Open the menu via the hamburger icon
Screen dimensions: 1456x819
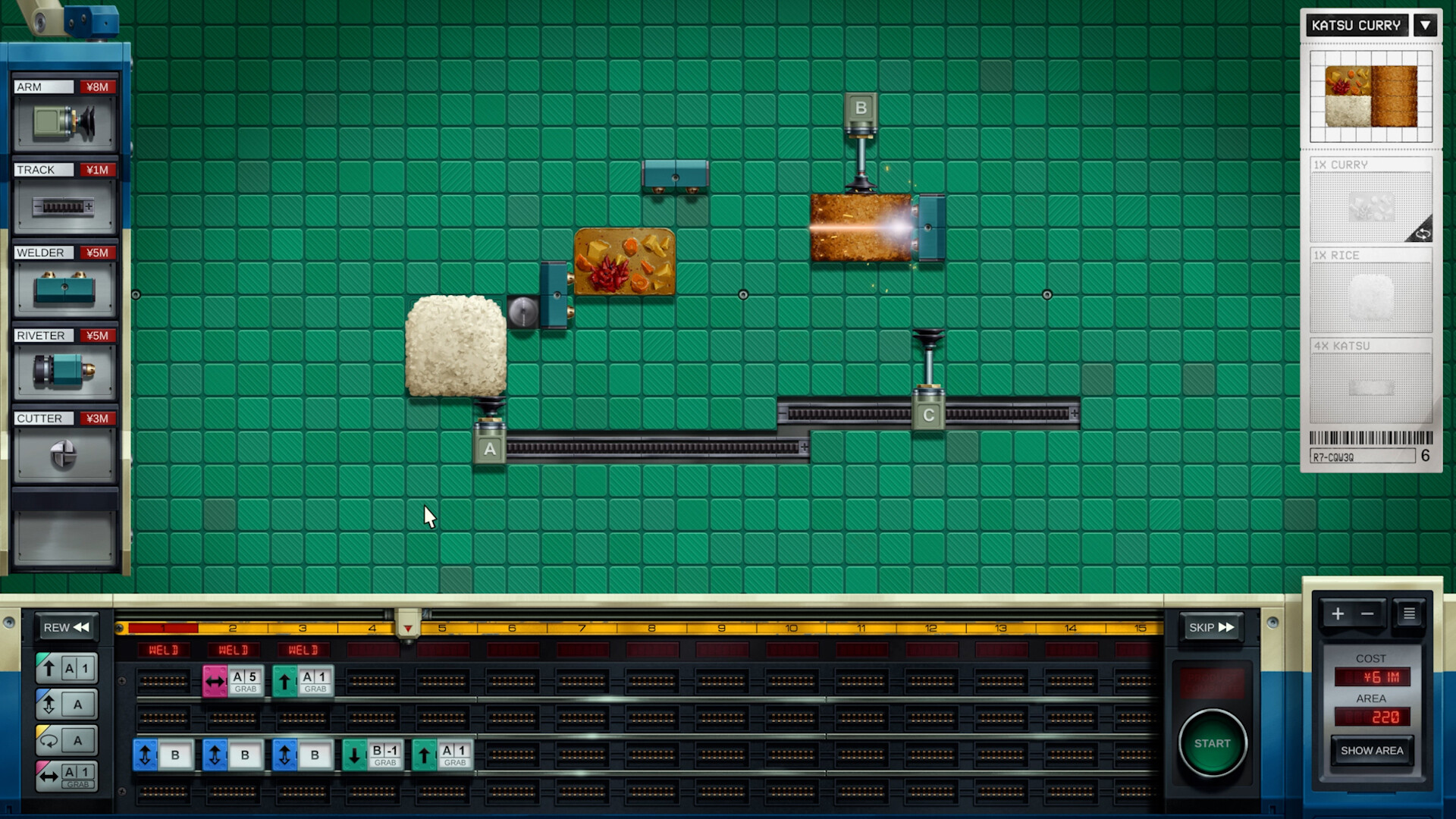point(1409,613)
